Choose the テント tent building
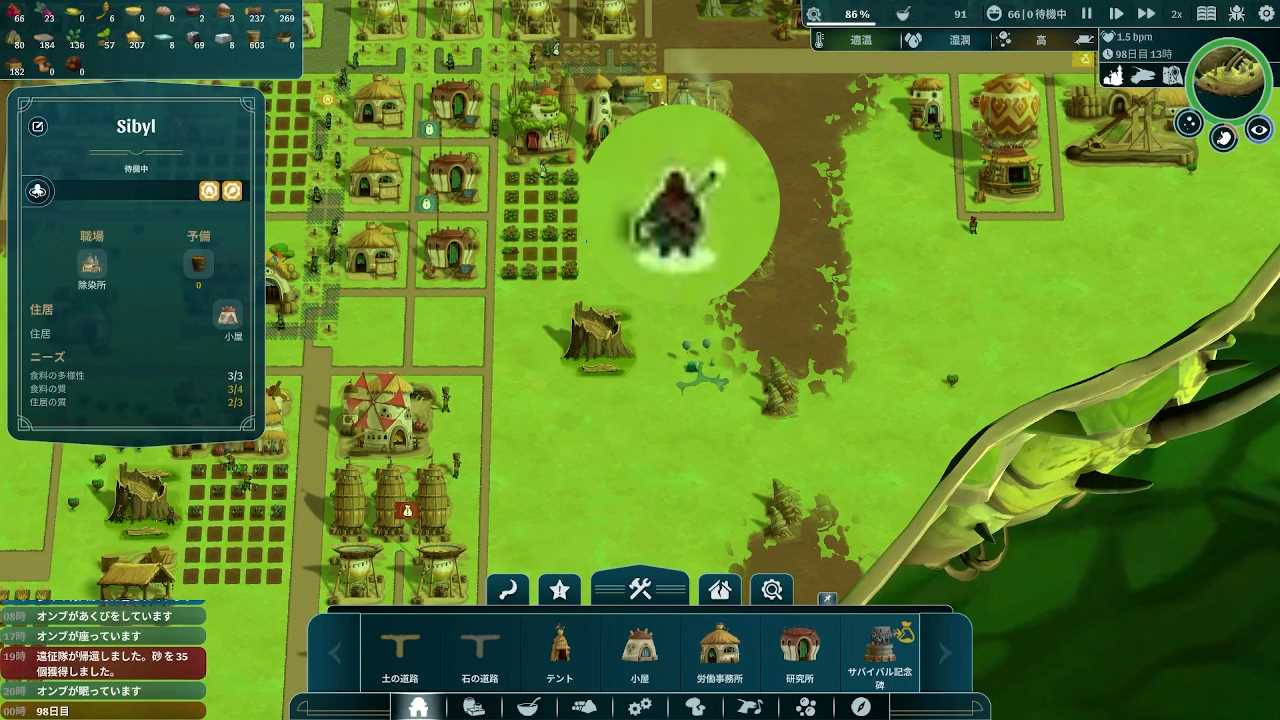 tap(560, 653)
